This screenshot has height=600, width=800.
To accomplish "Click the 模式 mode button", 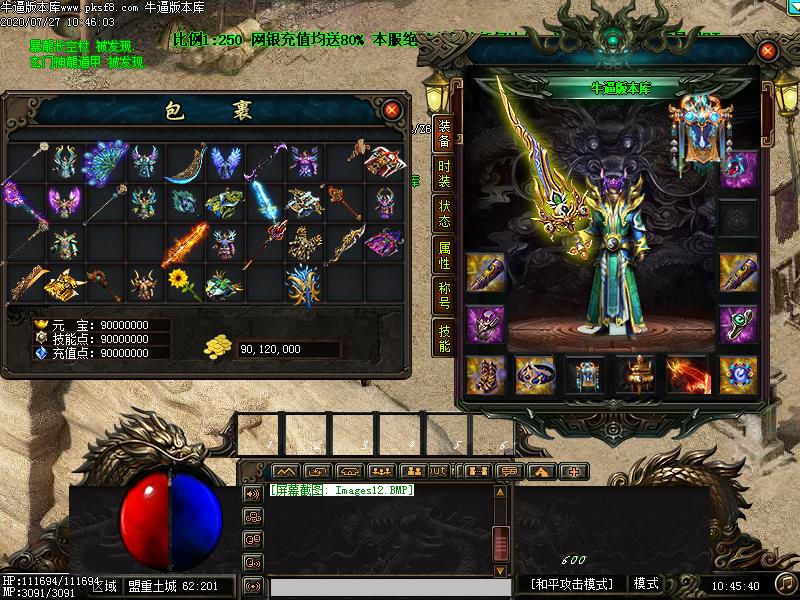I will pos(646,584).
